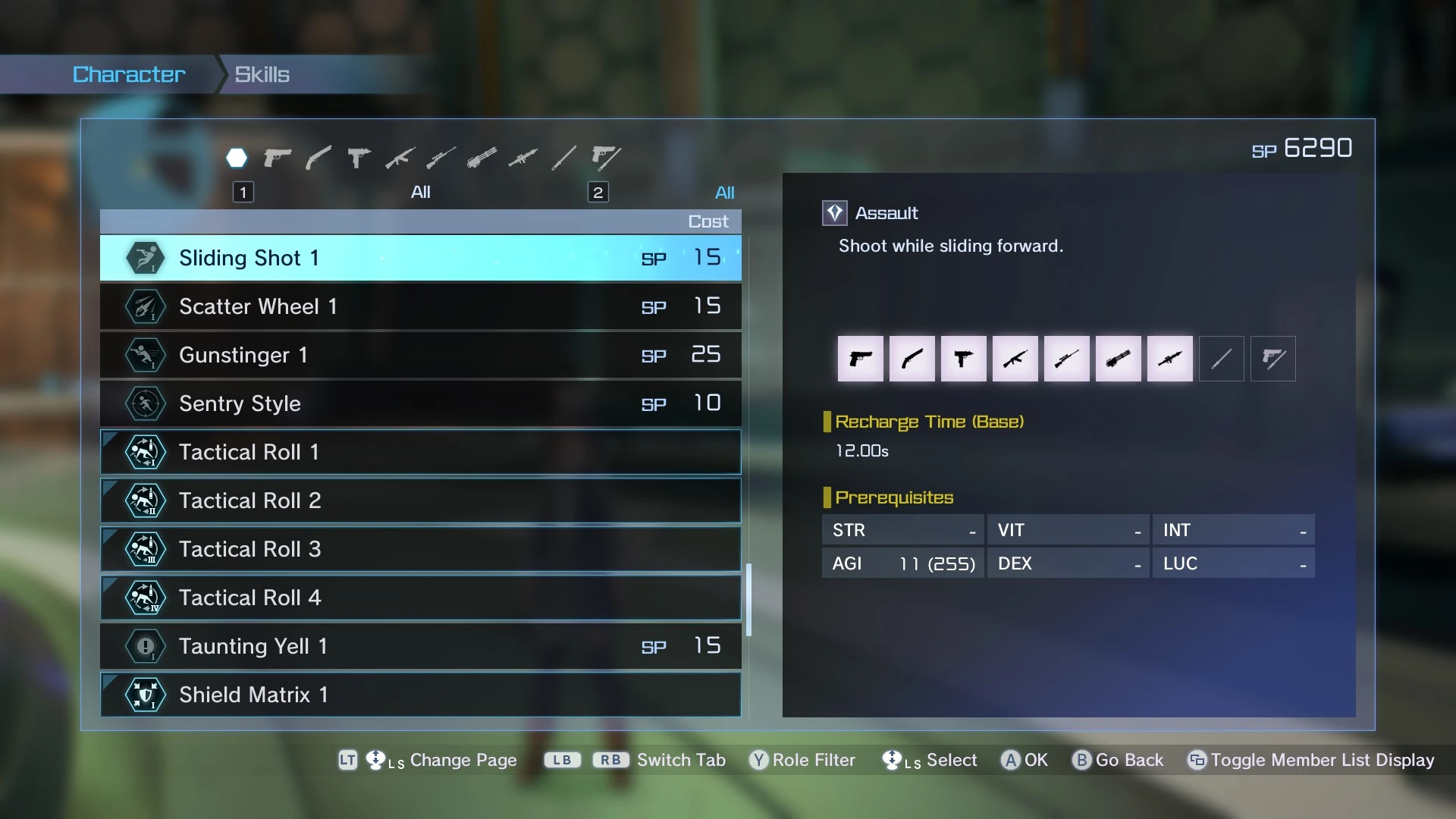Choose the Tactical Roll 2 entry
Screen dimensions: 1456x819
[x=420, y=500]
